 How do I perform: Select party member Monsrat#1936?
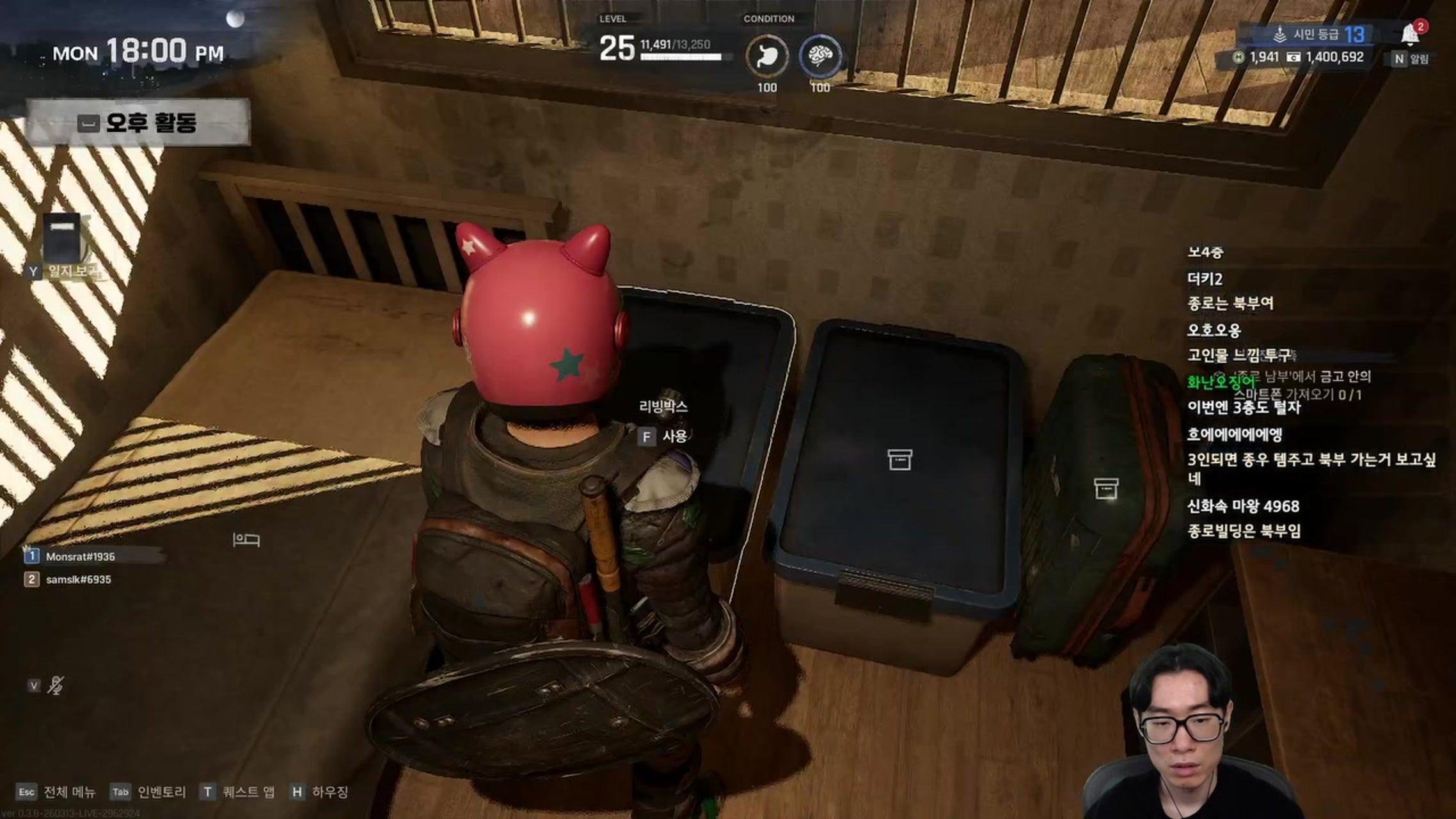[x=80, y=557]
